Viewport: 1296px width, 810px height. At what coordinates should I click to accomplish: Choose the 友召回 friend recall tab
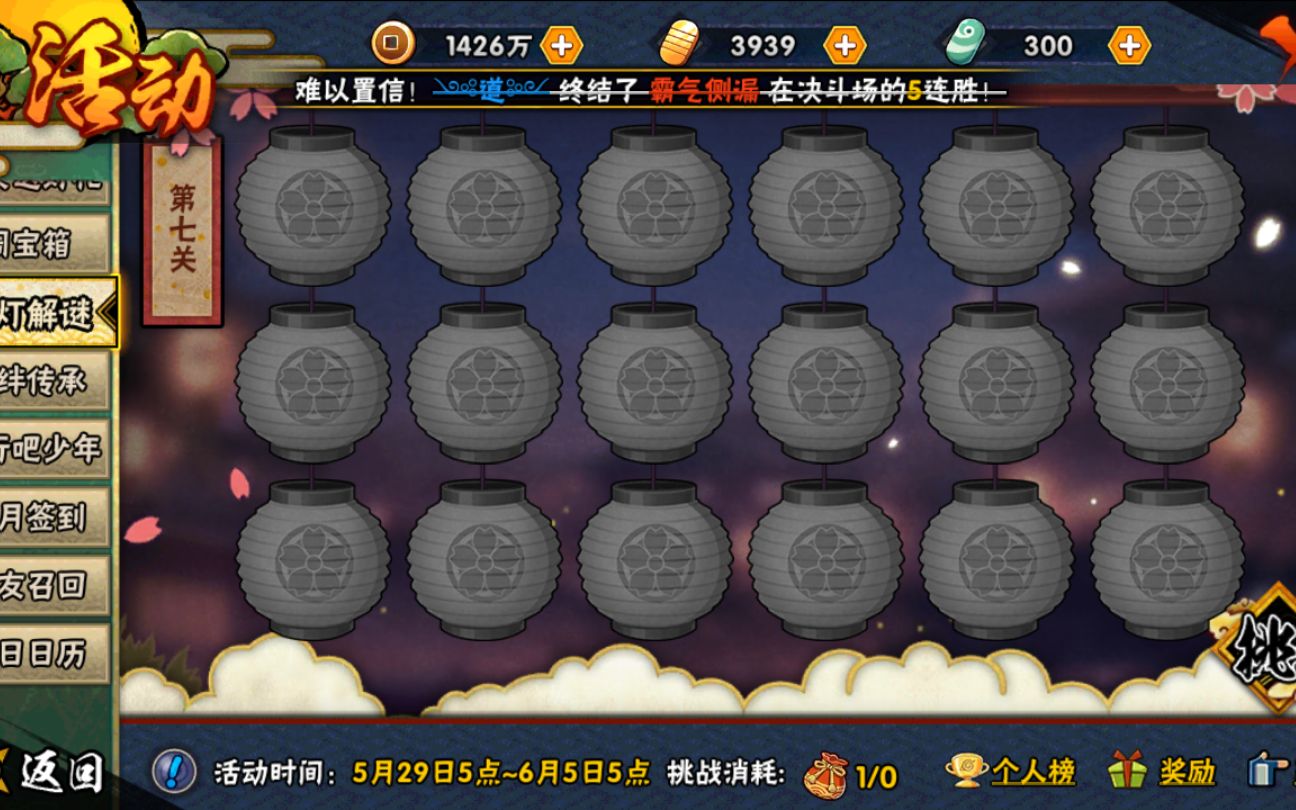52,585
